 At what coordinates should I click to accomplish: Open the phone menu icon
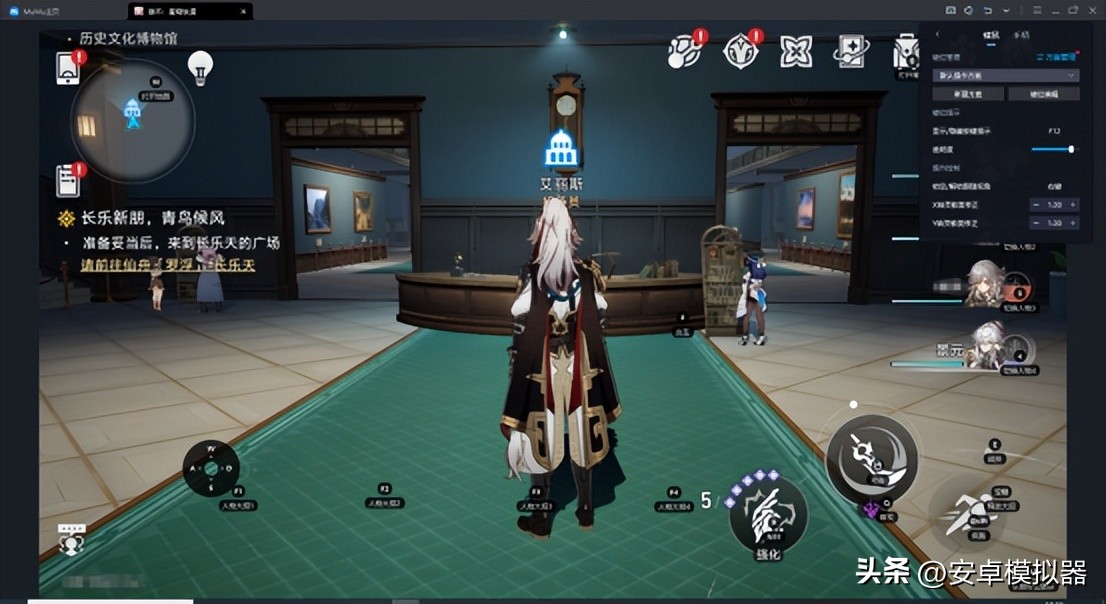tap(69, 67)
